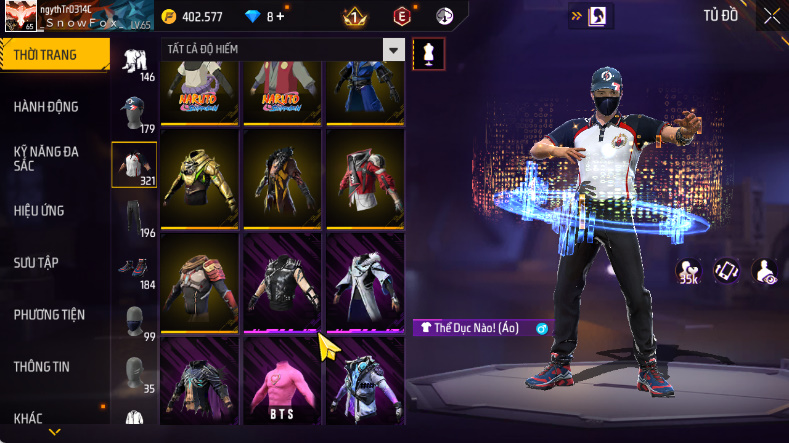Image resolution: width=789 pixels, height=443 pixels.
Task: Close the wardrobe with the X button
Action: [772, 15]
